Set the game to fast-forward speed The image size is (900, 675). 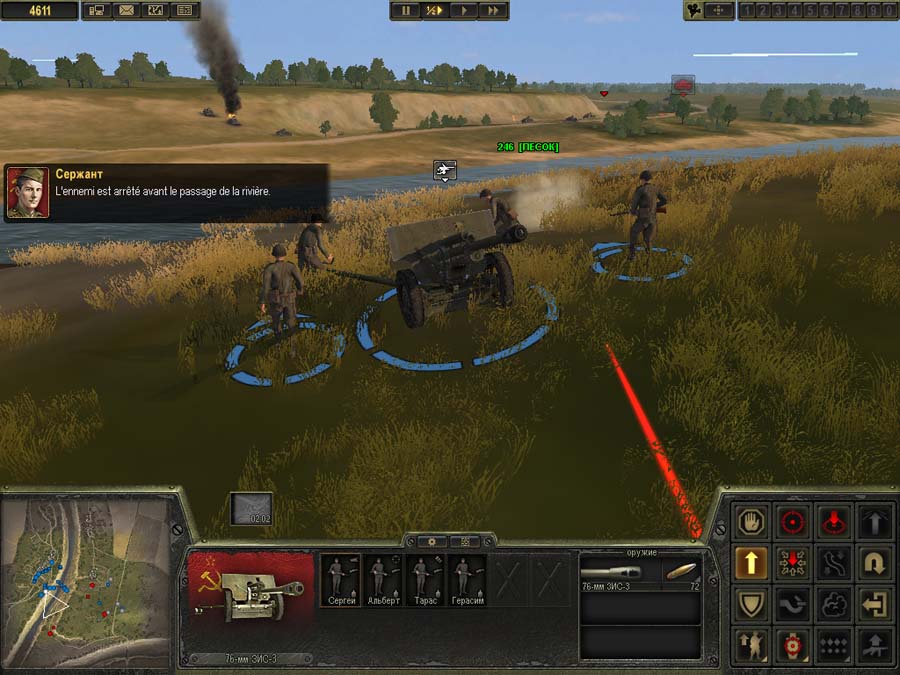tap(492, 10)
